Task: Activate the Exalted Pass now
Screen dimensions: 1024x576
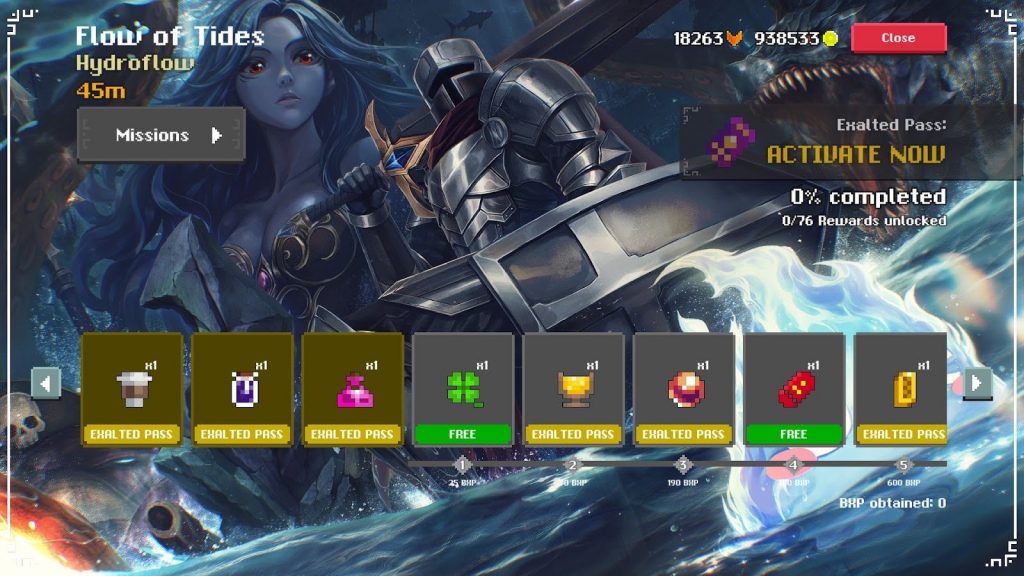Action: point(853,154)
